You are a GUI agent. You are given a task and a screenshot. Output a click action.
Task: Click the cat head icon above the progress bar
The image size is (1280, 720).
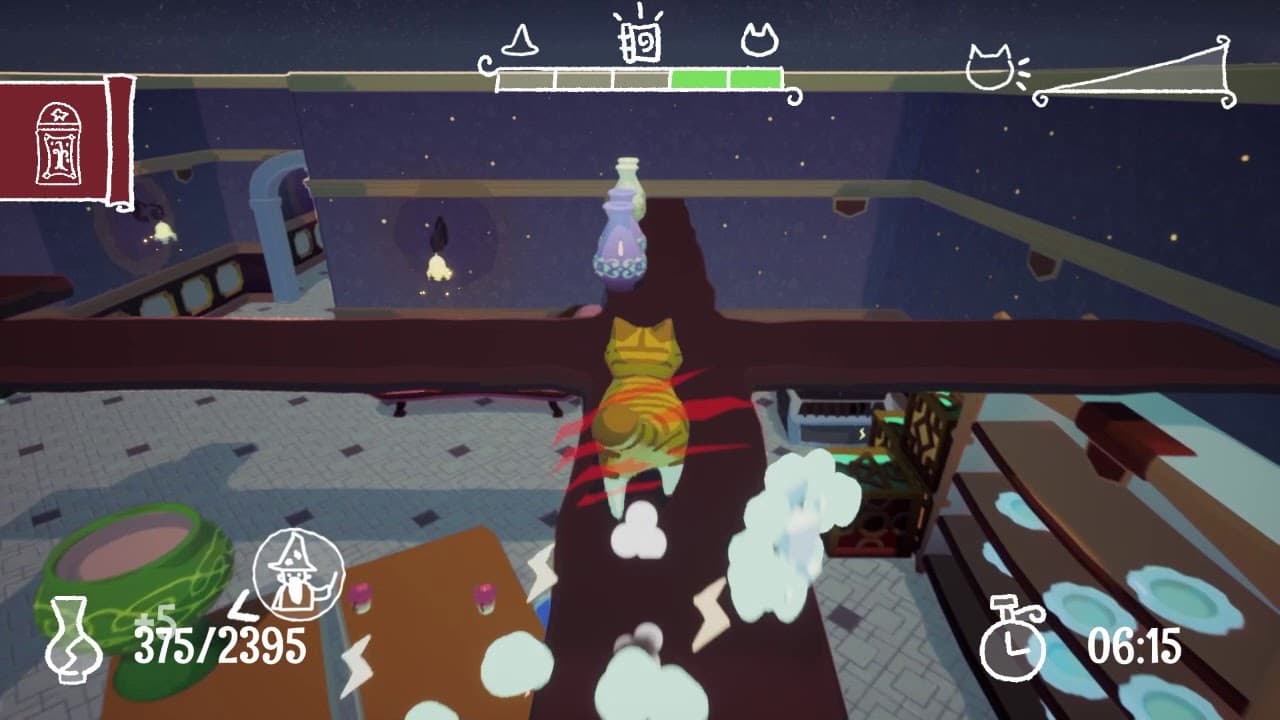coord(759,43)
